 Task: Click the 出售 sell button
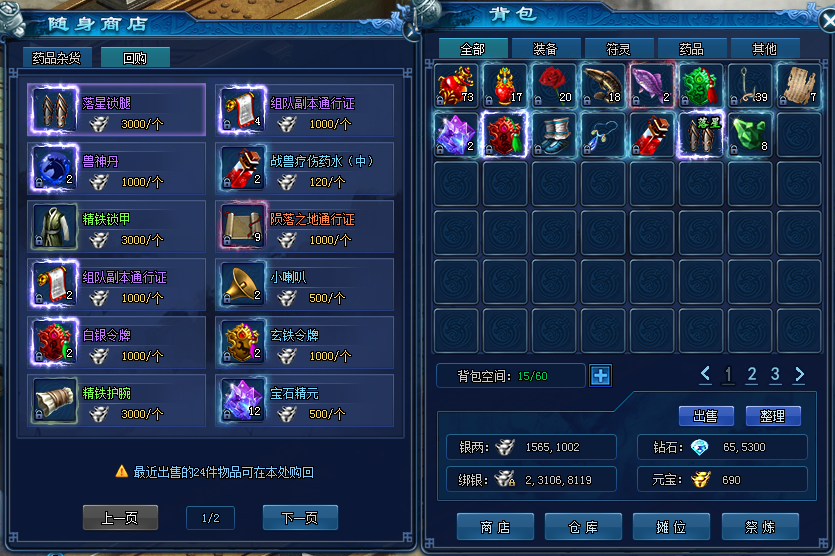705,416
